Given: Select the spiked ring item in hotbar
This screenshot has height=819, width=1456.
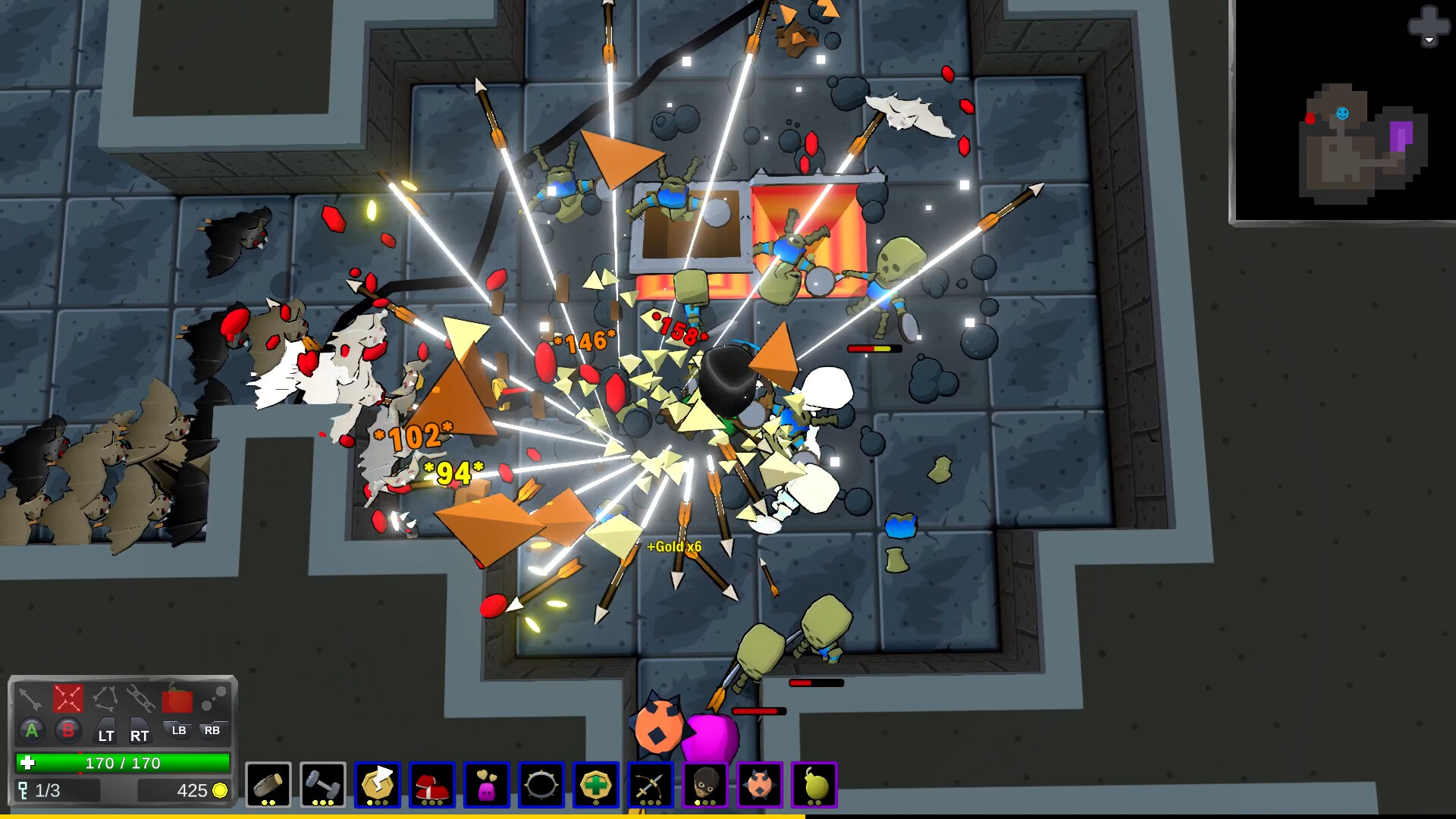Looking at the screenshot, I should point(541,785).
